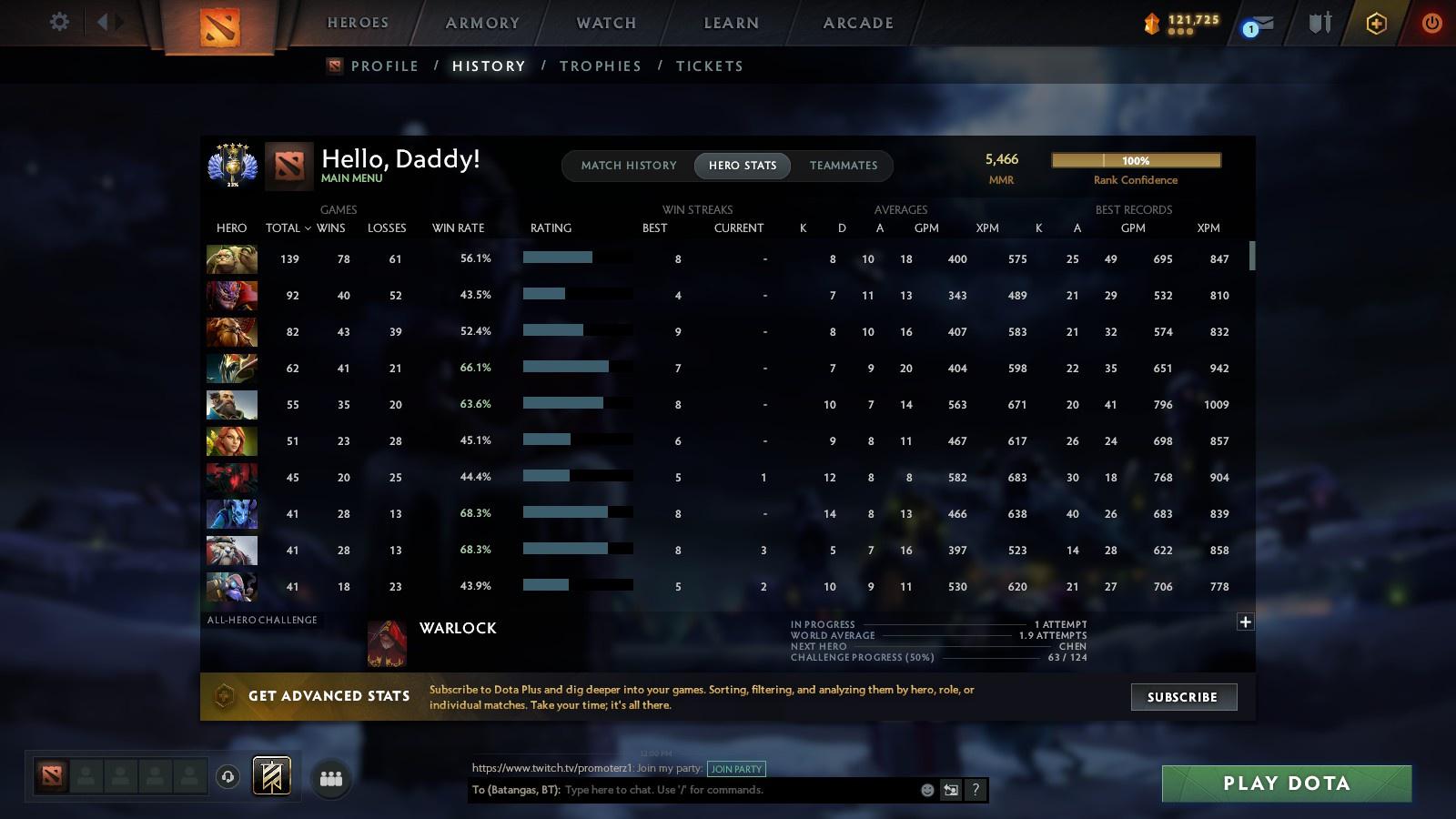Click the help question mark icon by chat
Image resolution: width=1456 pixels, height=819 pixels.
(x=975, y=790)
